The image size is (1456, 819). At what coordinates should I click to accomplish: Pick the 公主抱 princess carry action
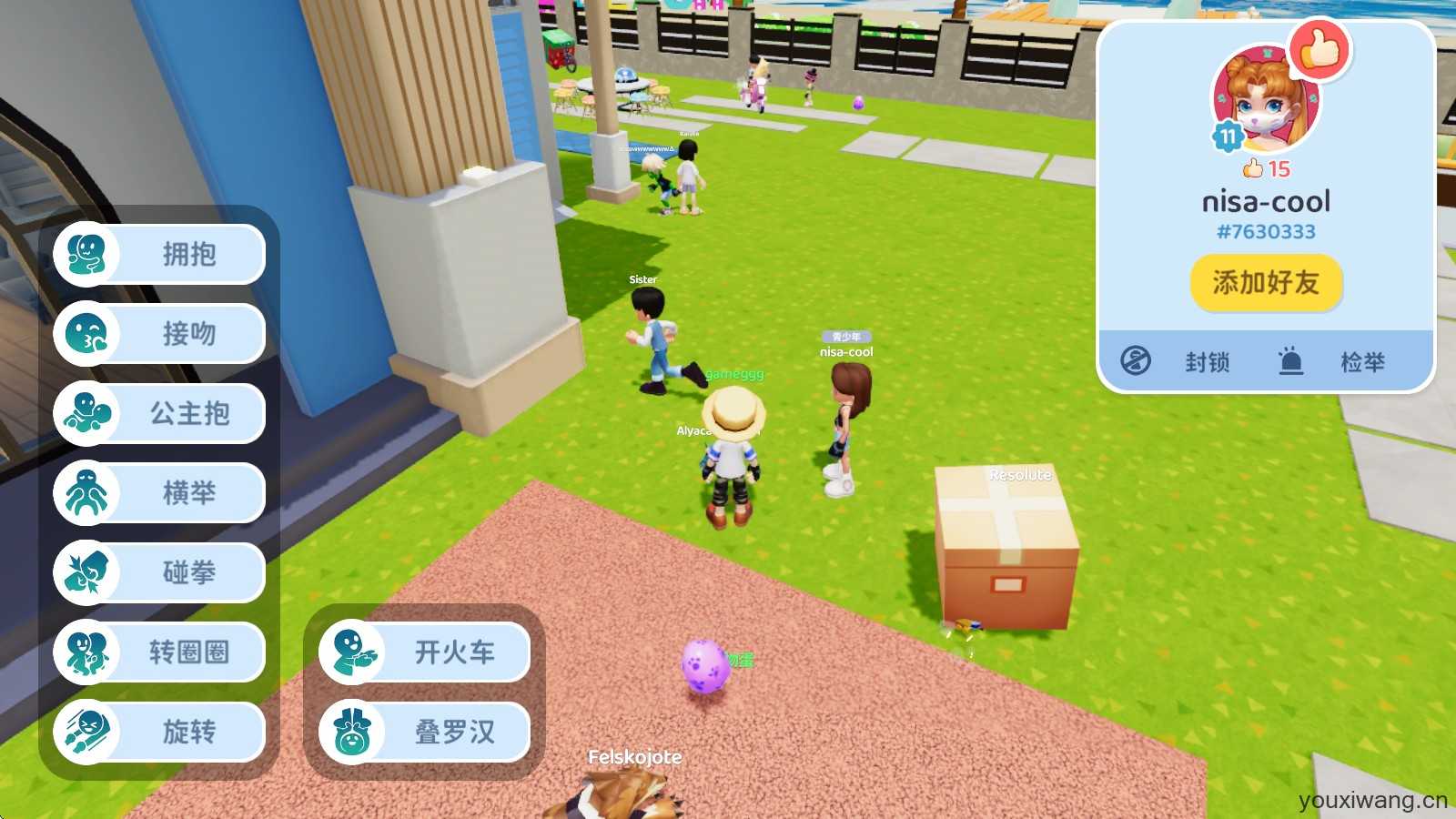tap(160, 414)
